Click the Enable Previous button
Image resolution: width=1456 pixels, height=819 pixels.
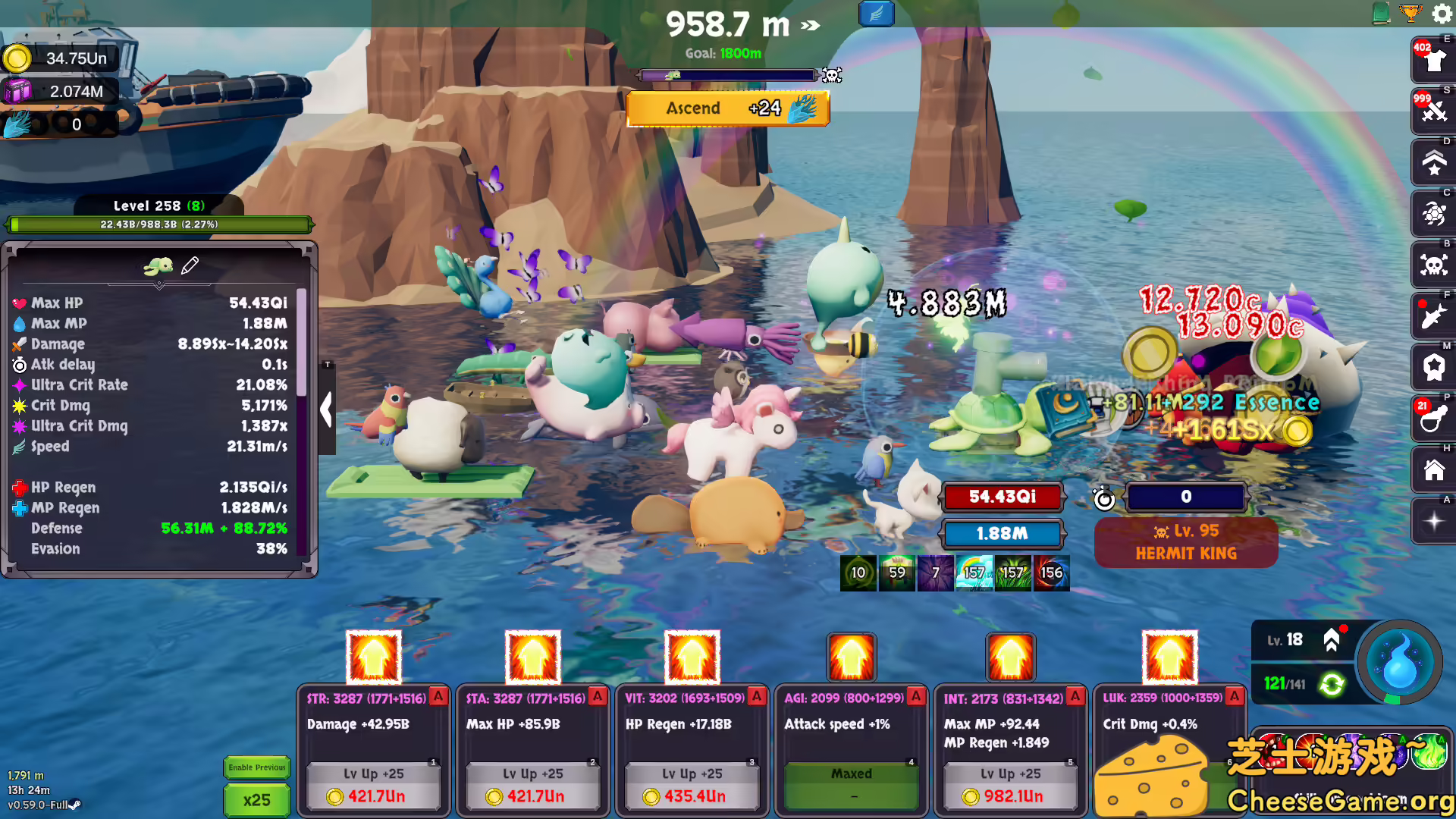coord(256,767)
